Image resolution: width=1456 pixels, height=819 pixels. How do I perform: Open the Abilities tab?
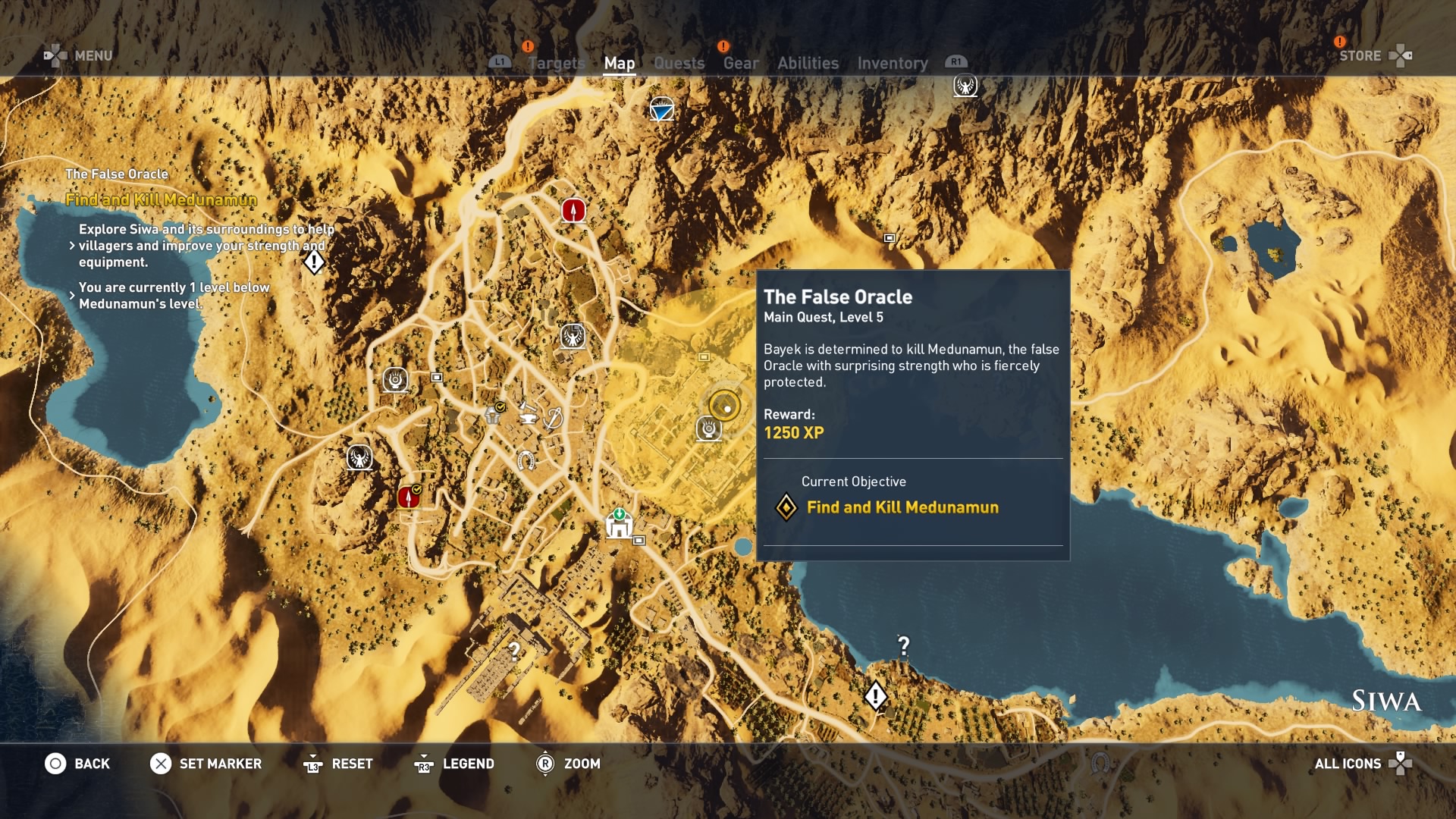808,64
